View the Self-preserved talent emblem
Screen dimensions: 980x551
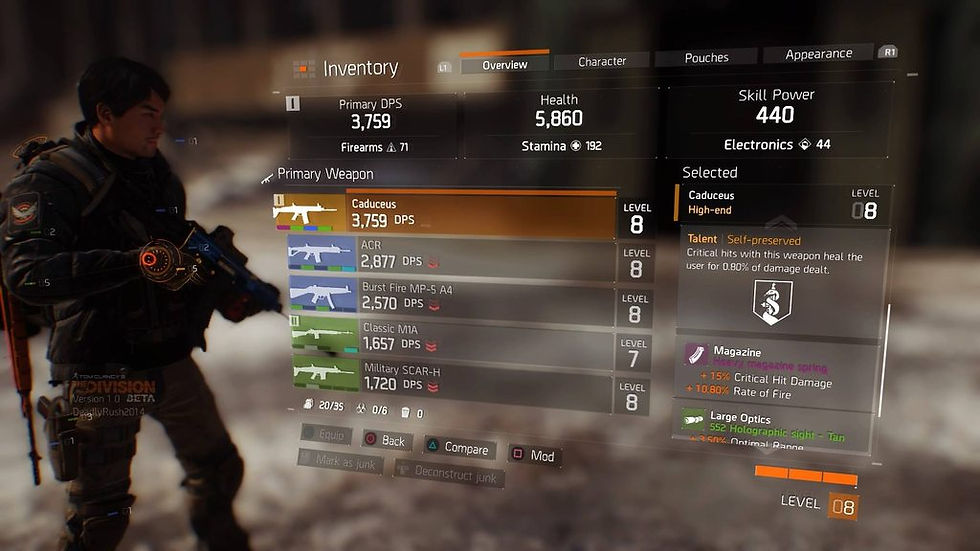tap(772, 301)
